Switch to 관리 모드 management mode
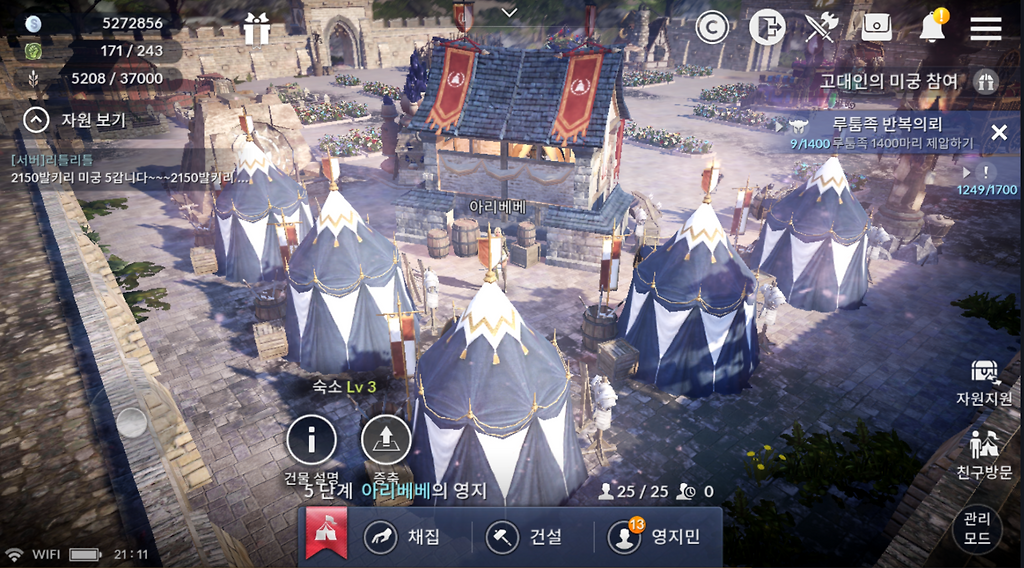Screen dimensions: 1024x568 pyautogui.click(x=977, y=527)
